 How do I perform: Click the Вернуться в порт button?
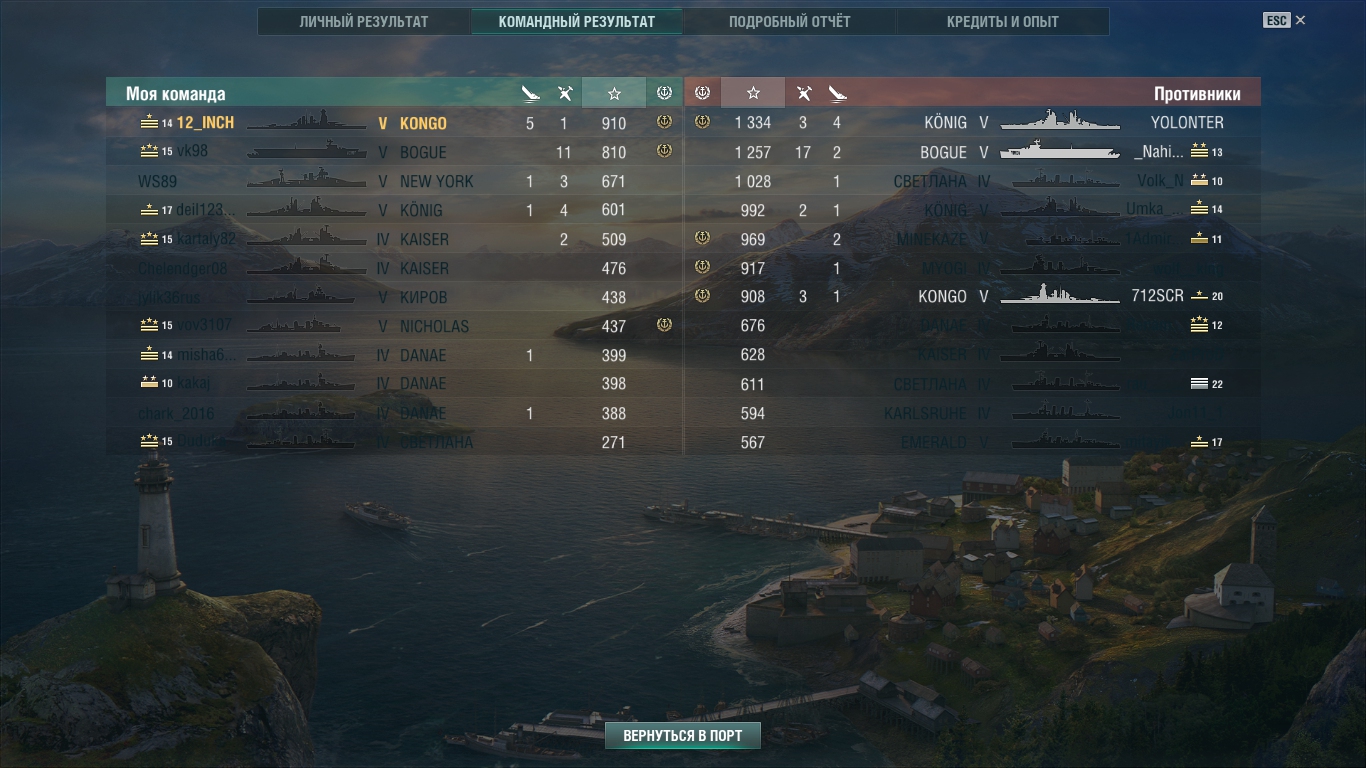click(x=682, y=736)
